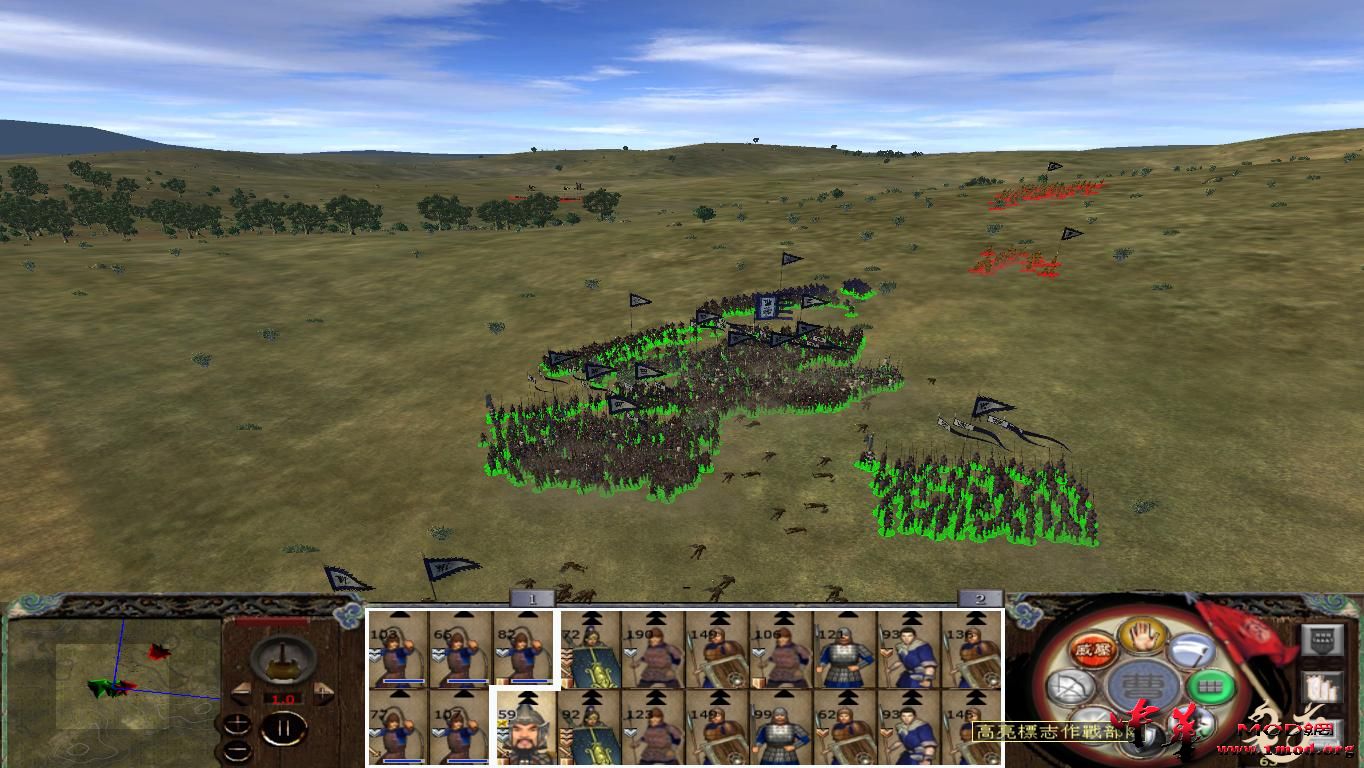The width and height of the screenshot is (1364, 768).
Task: Toggle the fire-at-will bow icon
Action: (1071, 686)
